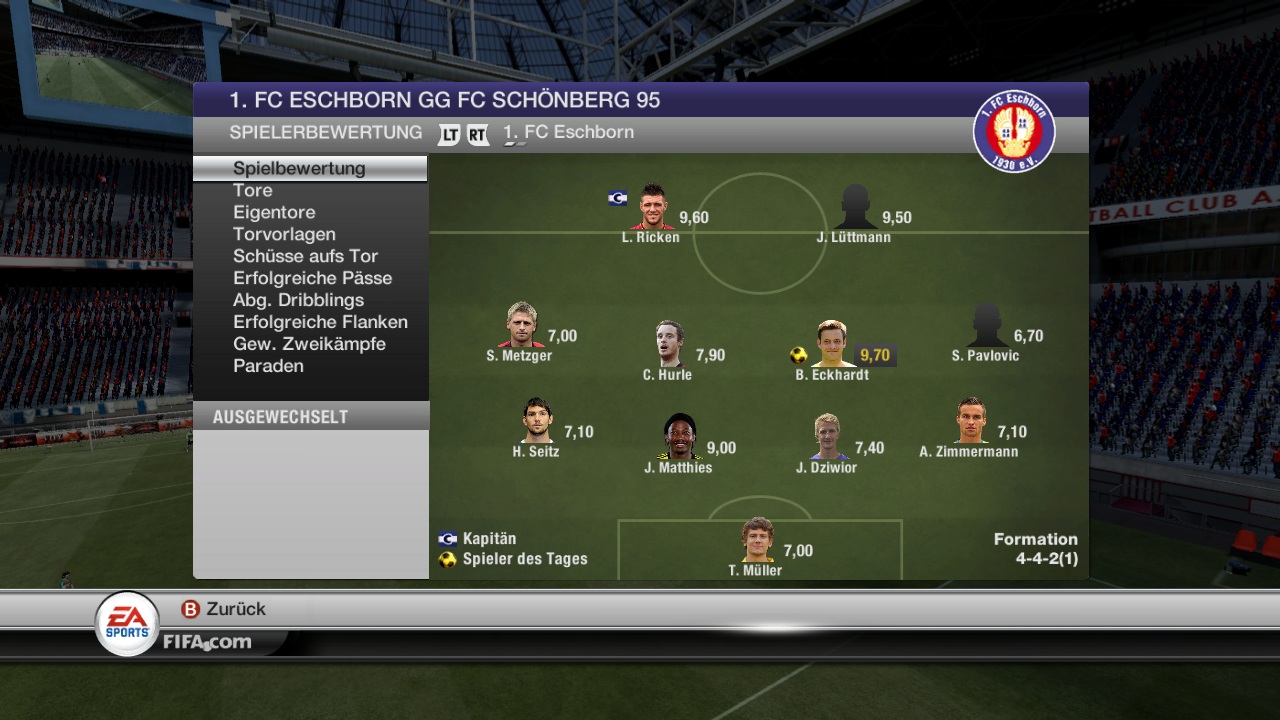1280x720 pixels.
Task: Select Gew. Zweikämpfe entry
Action: click(309, 344)
